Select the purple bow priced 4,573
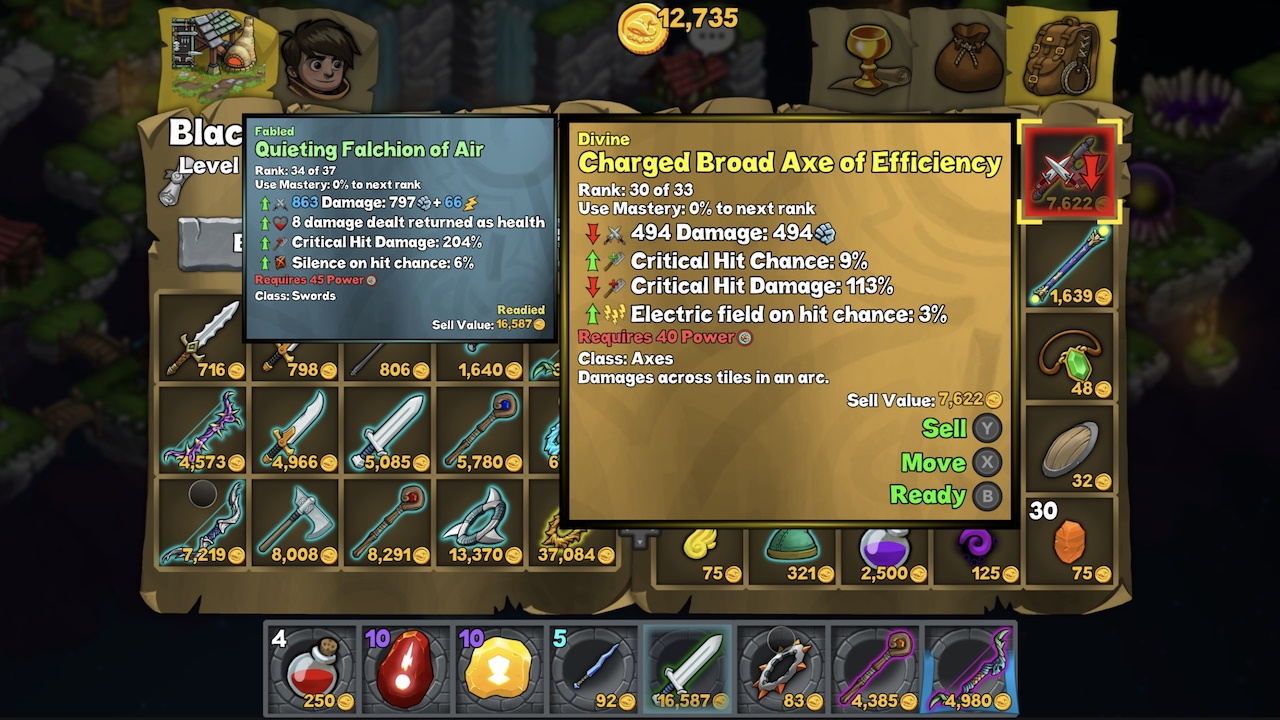This screenshot has height=720, width=1280. [x=205, y=430]
